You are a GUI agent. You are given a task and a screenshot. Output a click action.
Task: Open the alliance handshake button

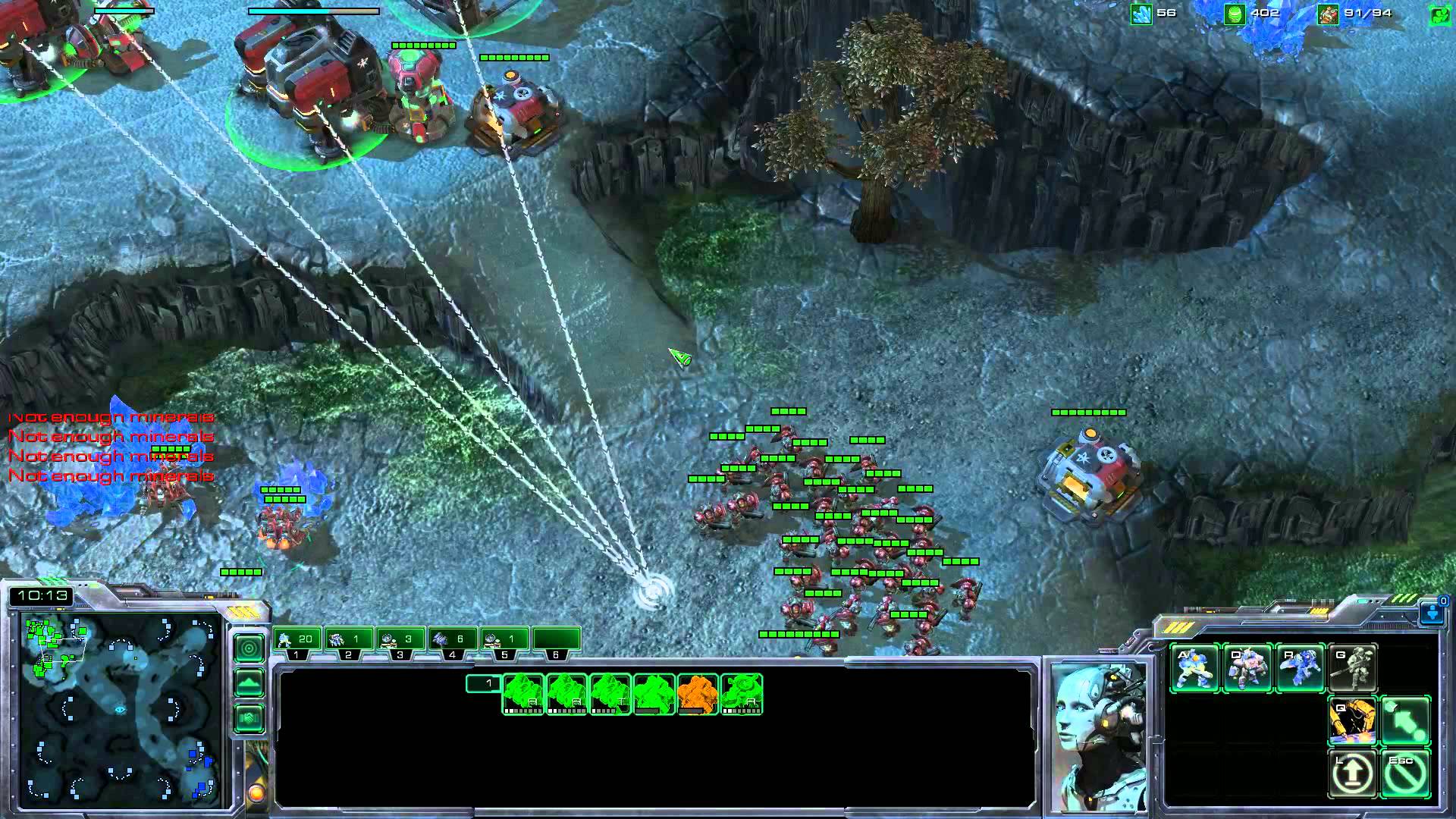point(249,717)
